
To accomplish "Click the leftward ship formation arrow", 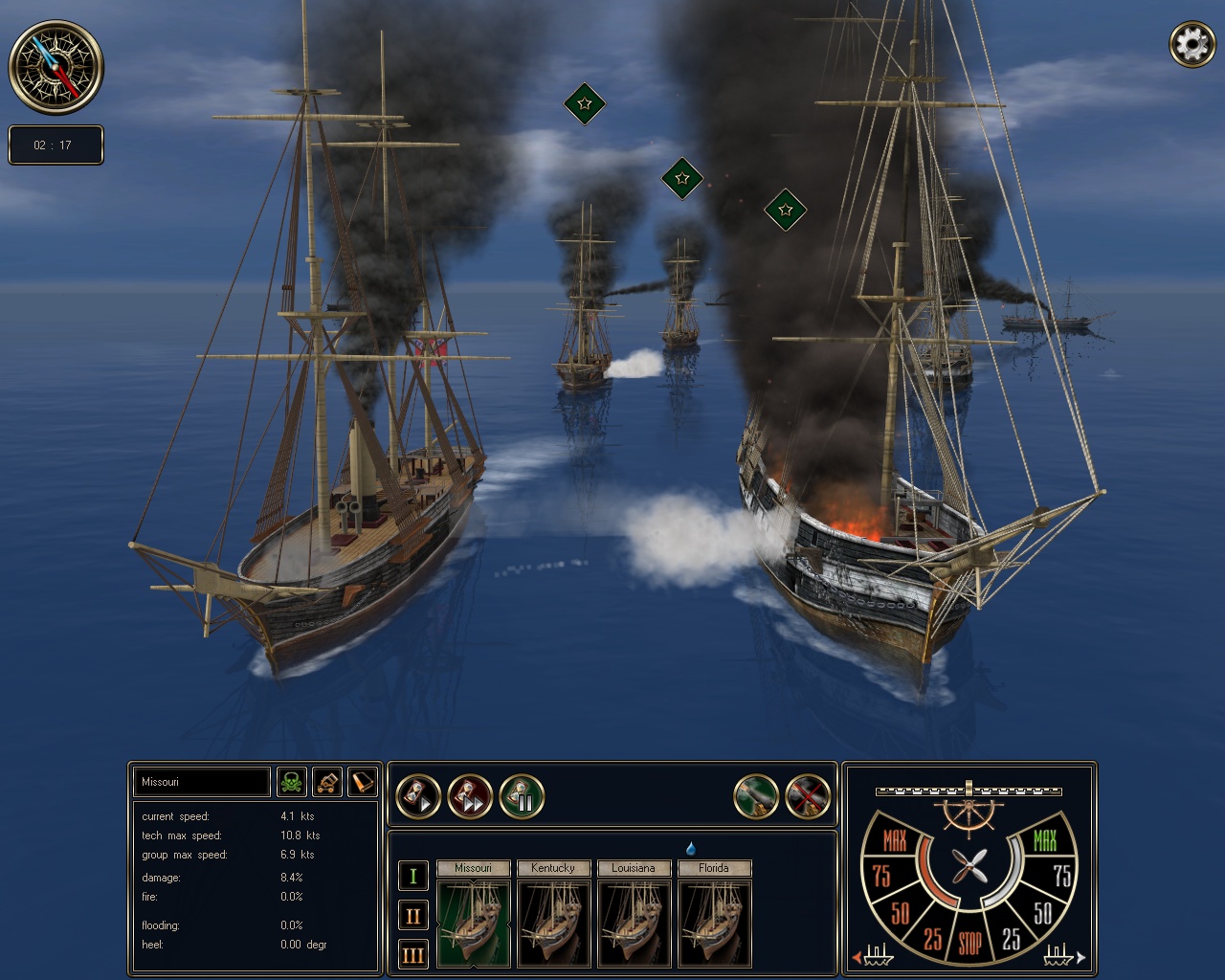I will click(x=858, y=956).
